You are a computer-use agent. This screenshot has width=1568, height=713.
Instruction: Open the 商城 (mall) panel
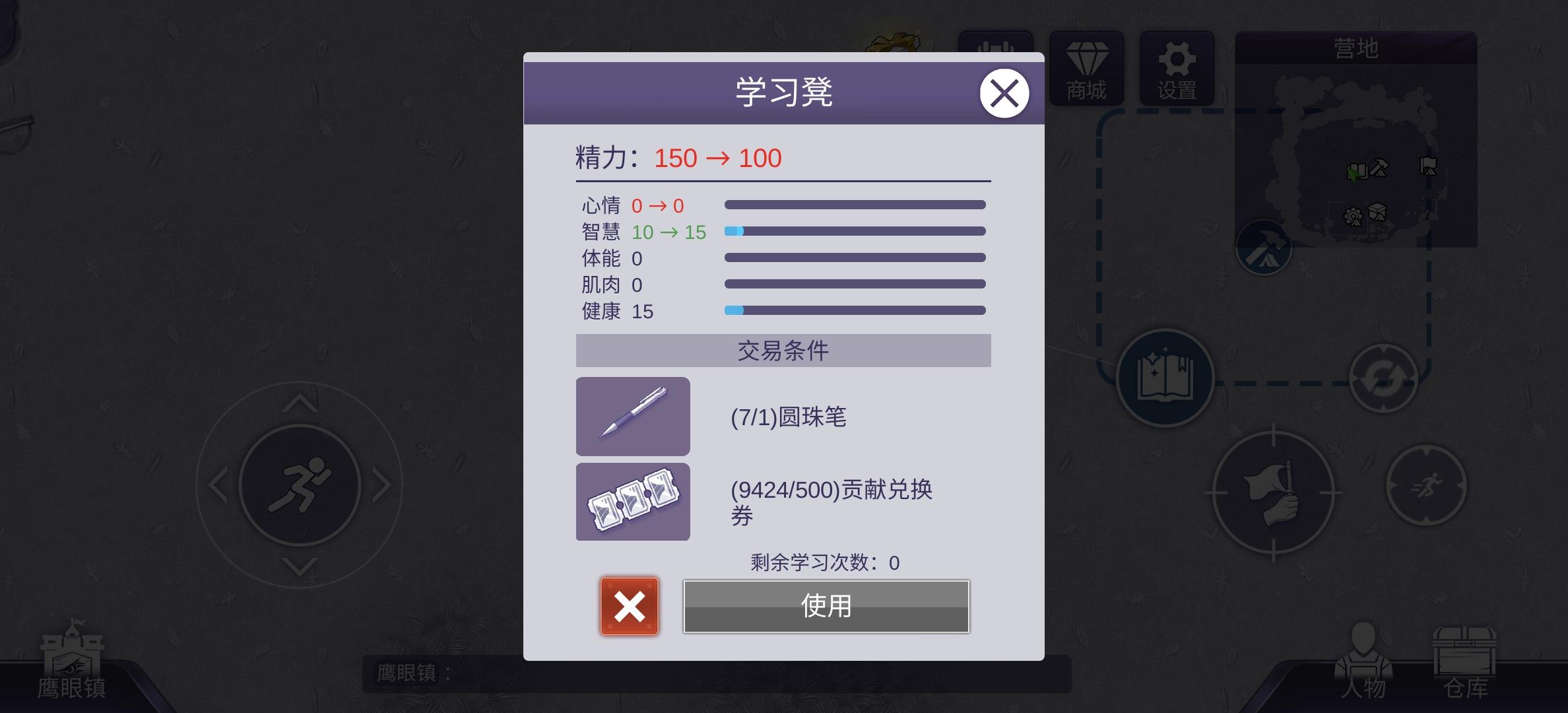(1086, 69)
